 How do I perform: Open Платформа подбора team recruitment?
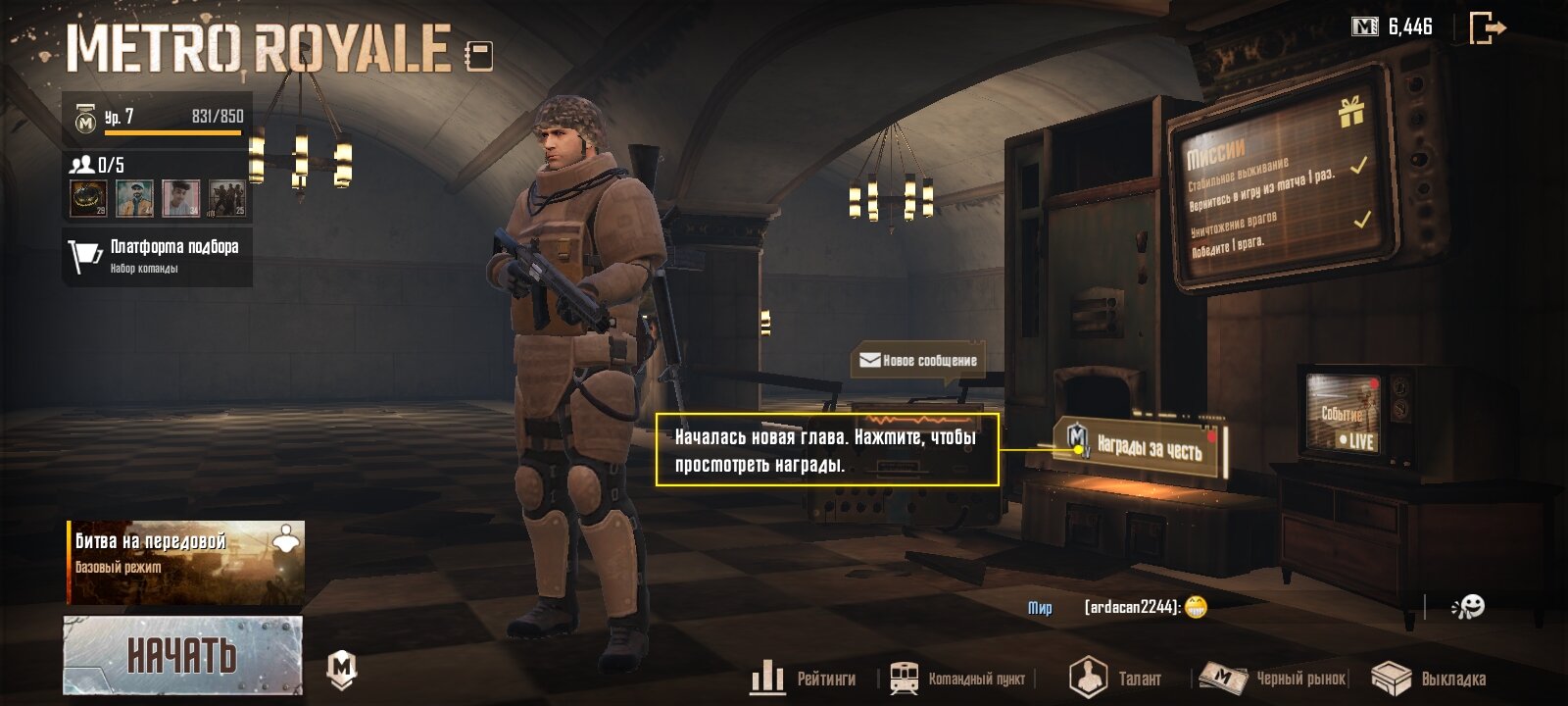click(158, 256)
